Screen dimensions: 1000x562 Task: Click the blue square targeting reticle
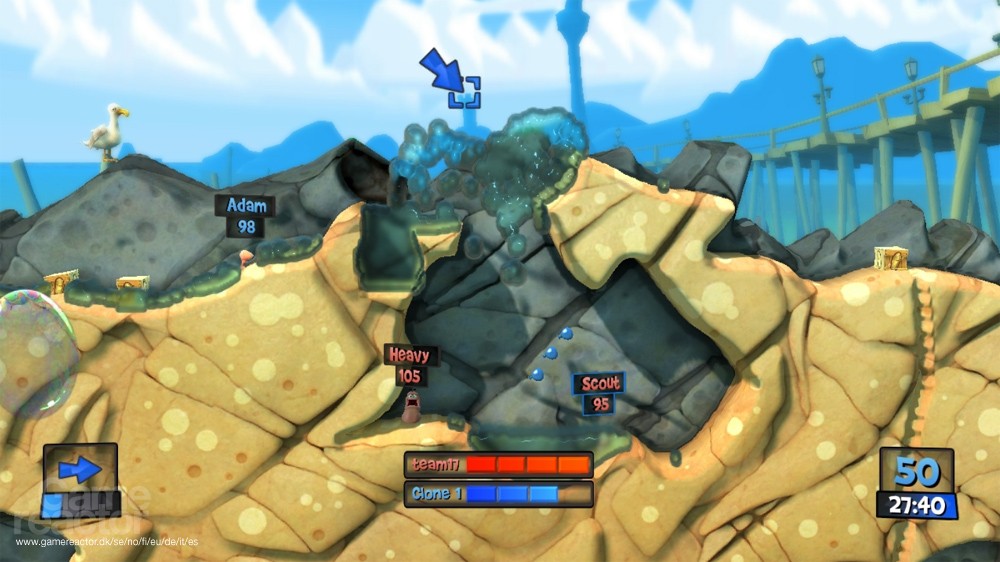coord(464,92)
